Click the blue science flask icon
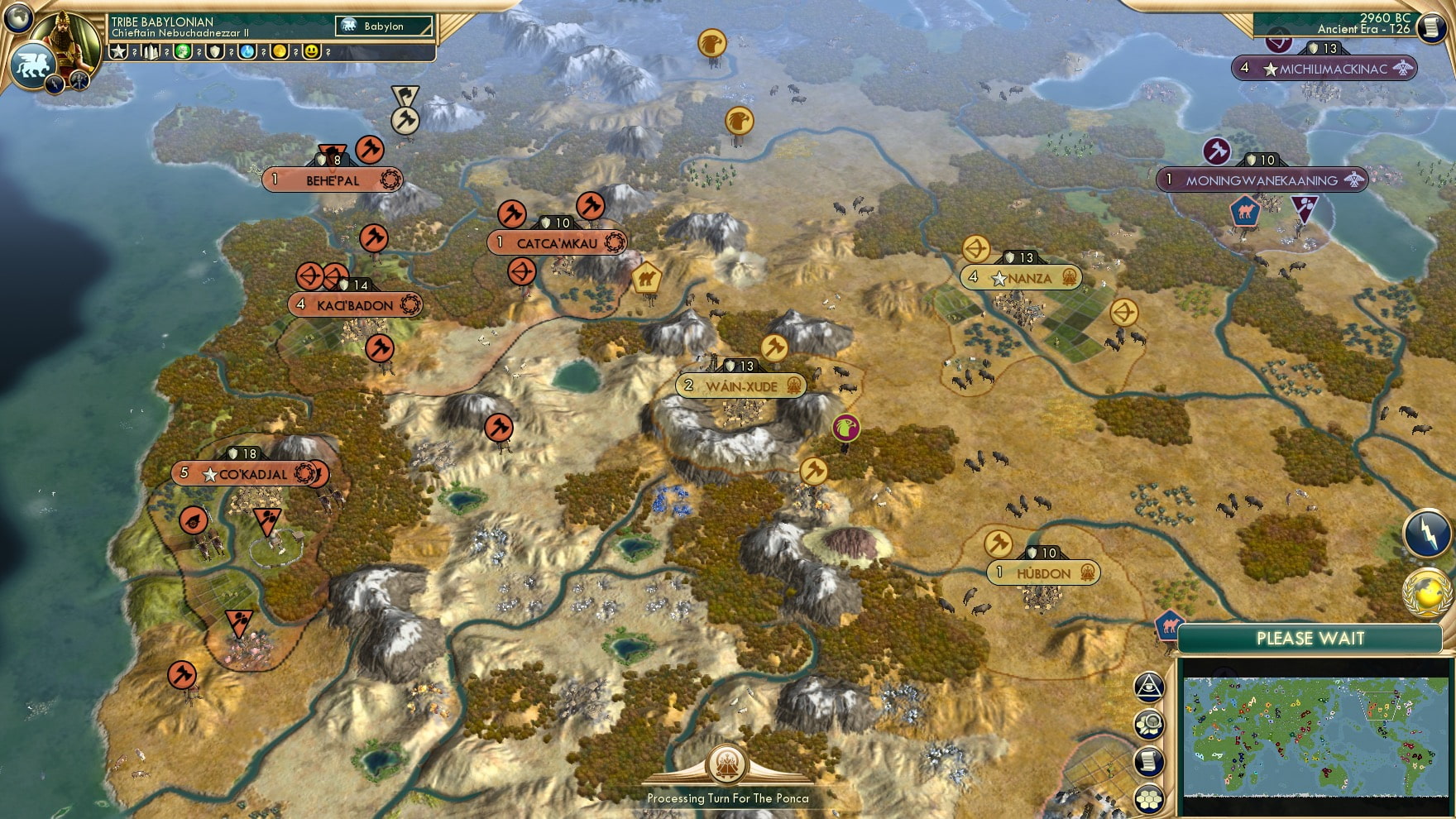Viewport: 1456px width, 819px height. tap(247, 52)
